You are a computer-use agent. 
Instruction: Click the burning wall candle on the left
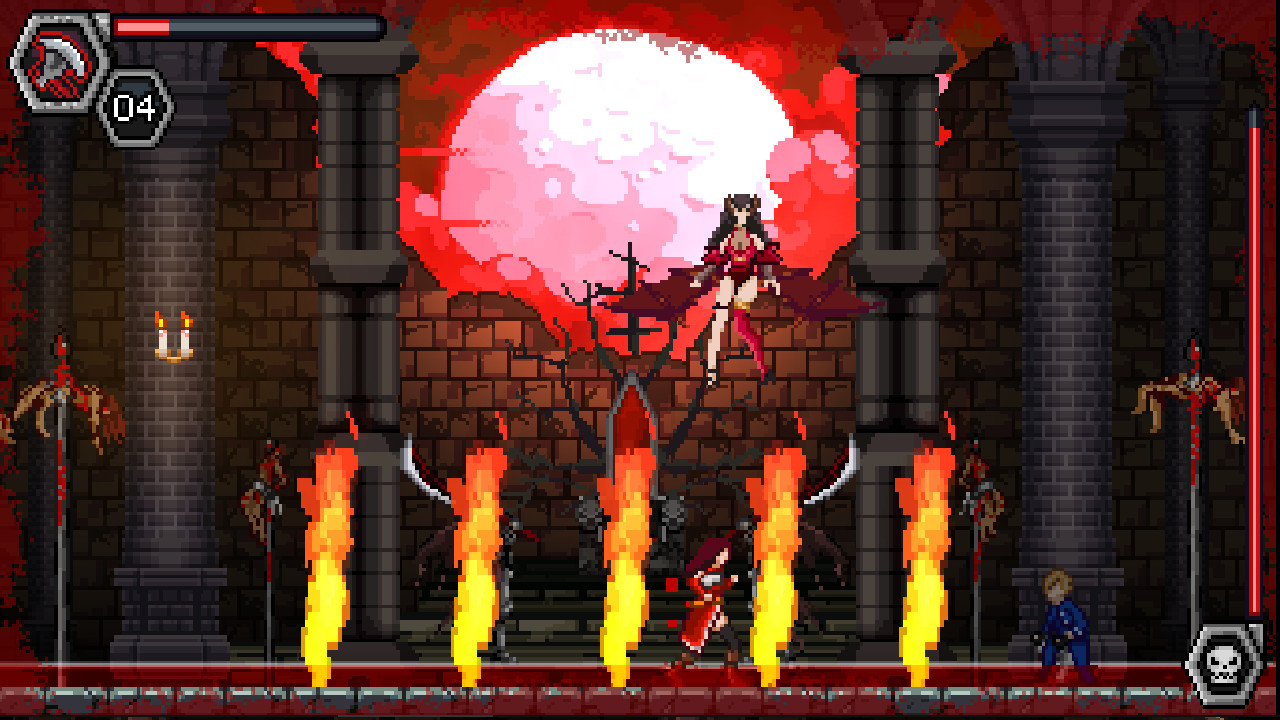pos(172,335)
